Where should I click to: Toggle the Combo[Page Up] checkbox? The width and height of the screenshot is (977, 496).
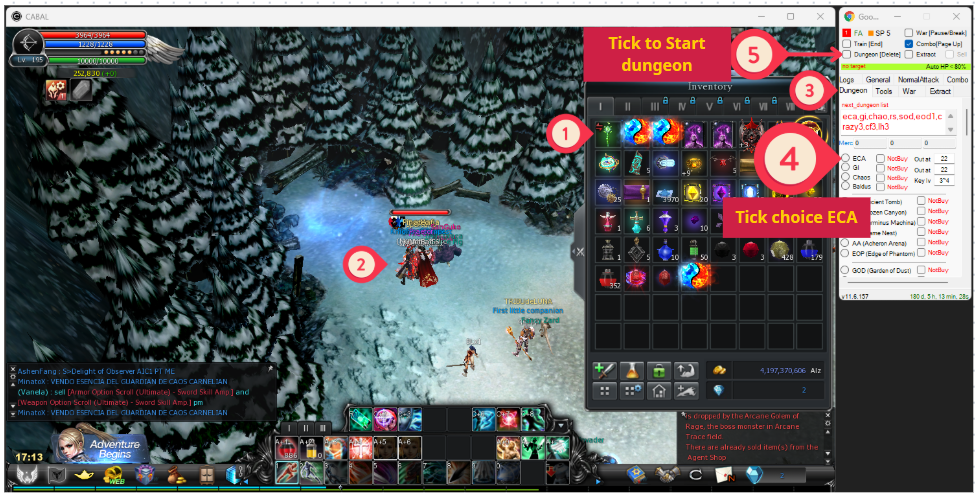[x=907, y=44]
